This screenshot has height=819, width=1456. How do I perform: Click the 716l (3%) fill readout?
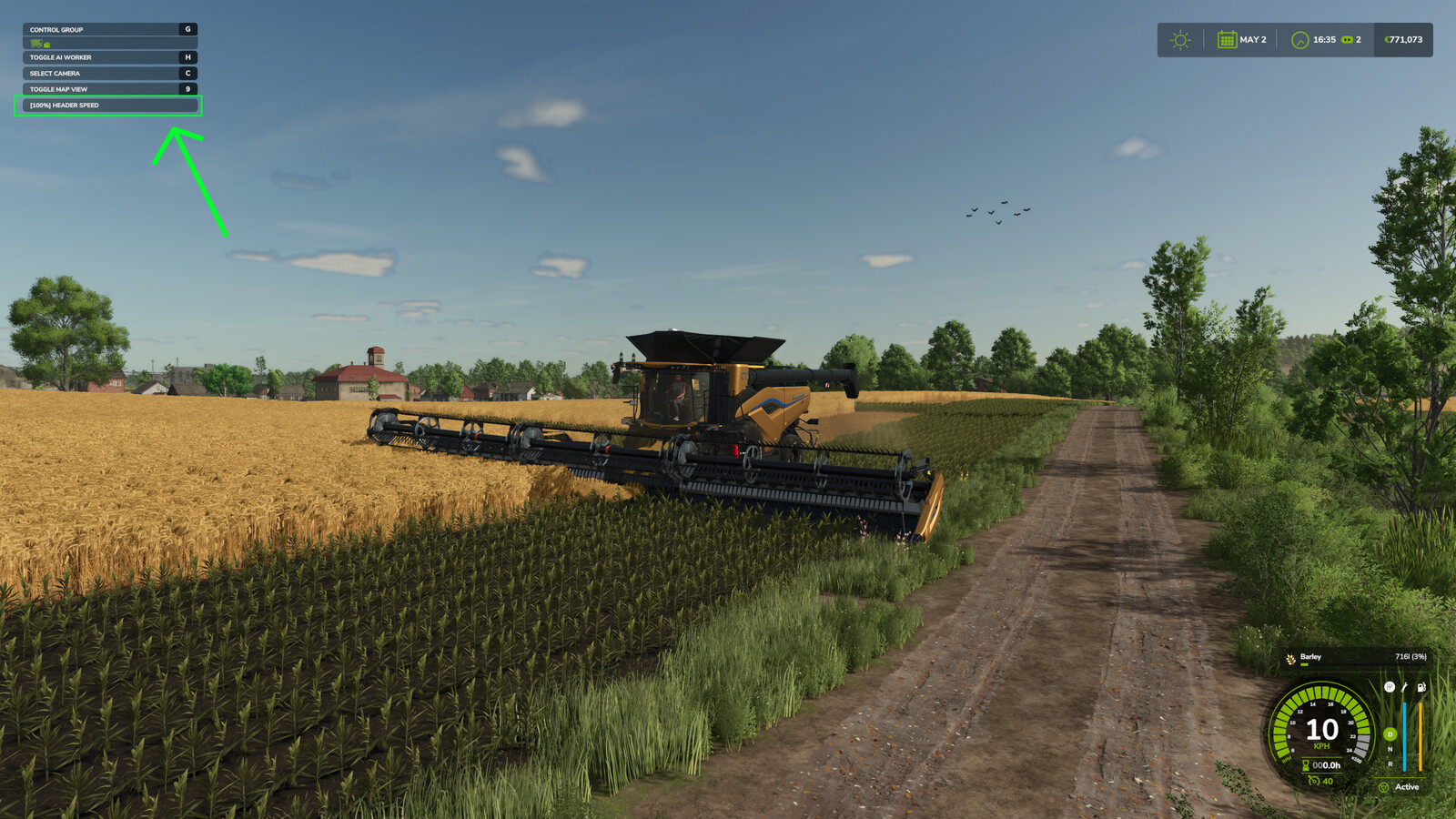[1410, 656]
